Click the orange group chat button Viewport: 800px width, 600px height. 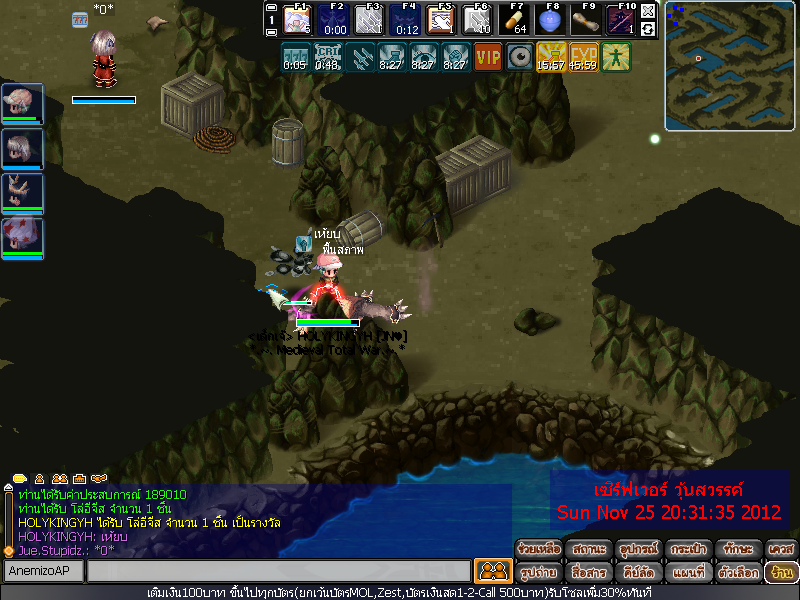click(491, 571)
